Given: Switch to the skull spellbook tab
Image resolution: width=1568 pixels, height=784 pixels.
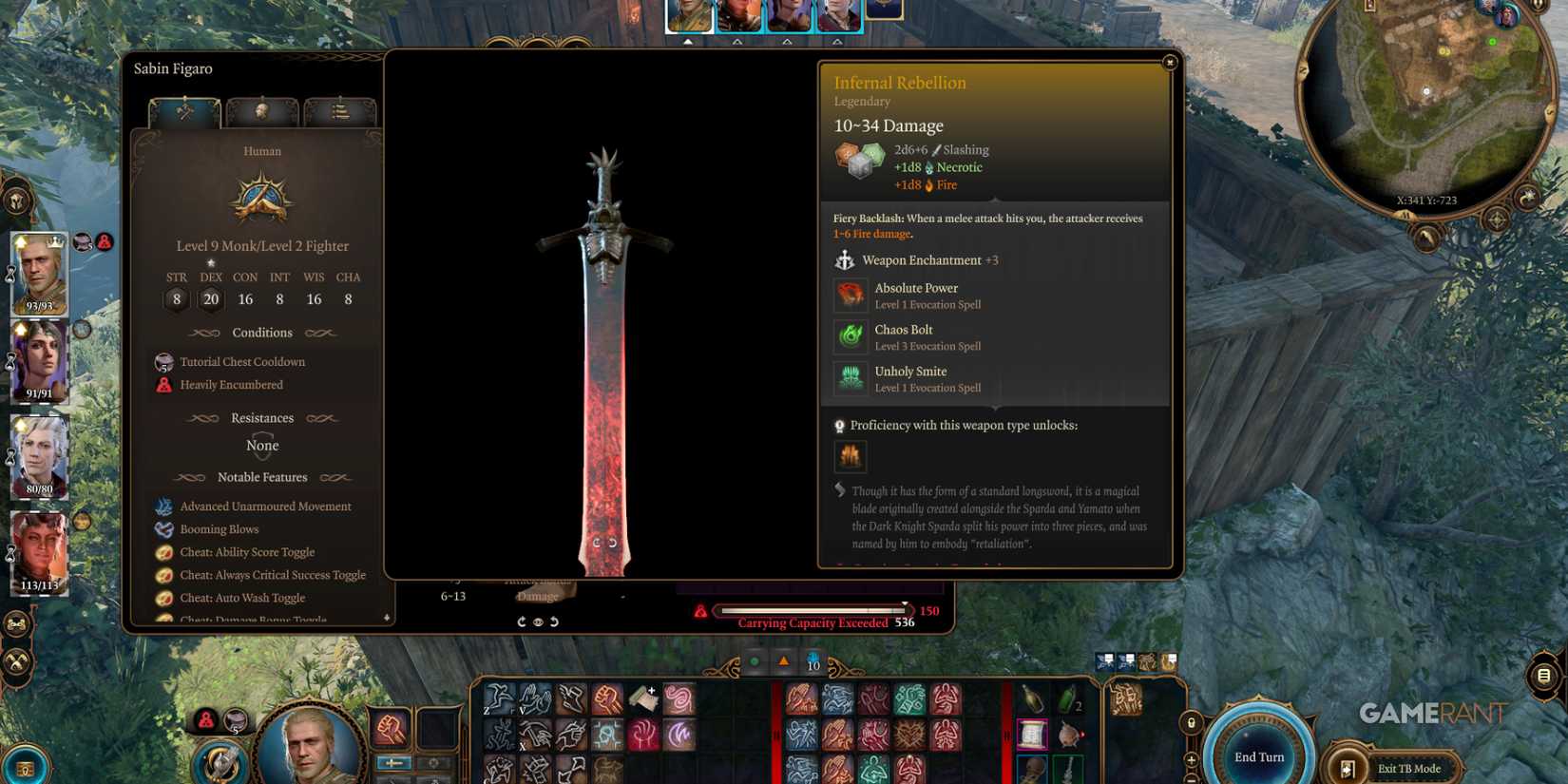Looking at the screenshot, I should [x=262, y=112].
